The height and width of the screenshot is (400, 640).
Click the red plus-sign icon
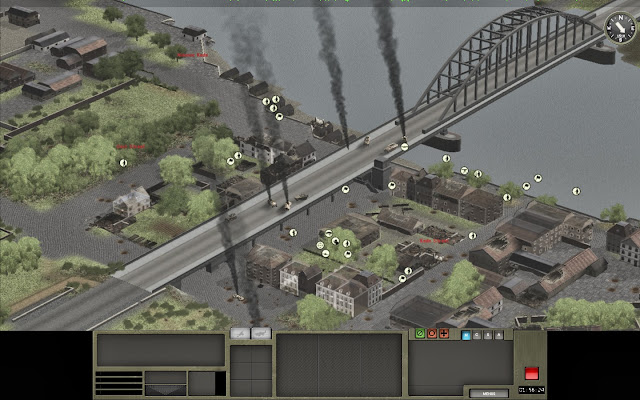coord(443,333)
